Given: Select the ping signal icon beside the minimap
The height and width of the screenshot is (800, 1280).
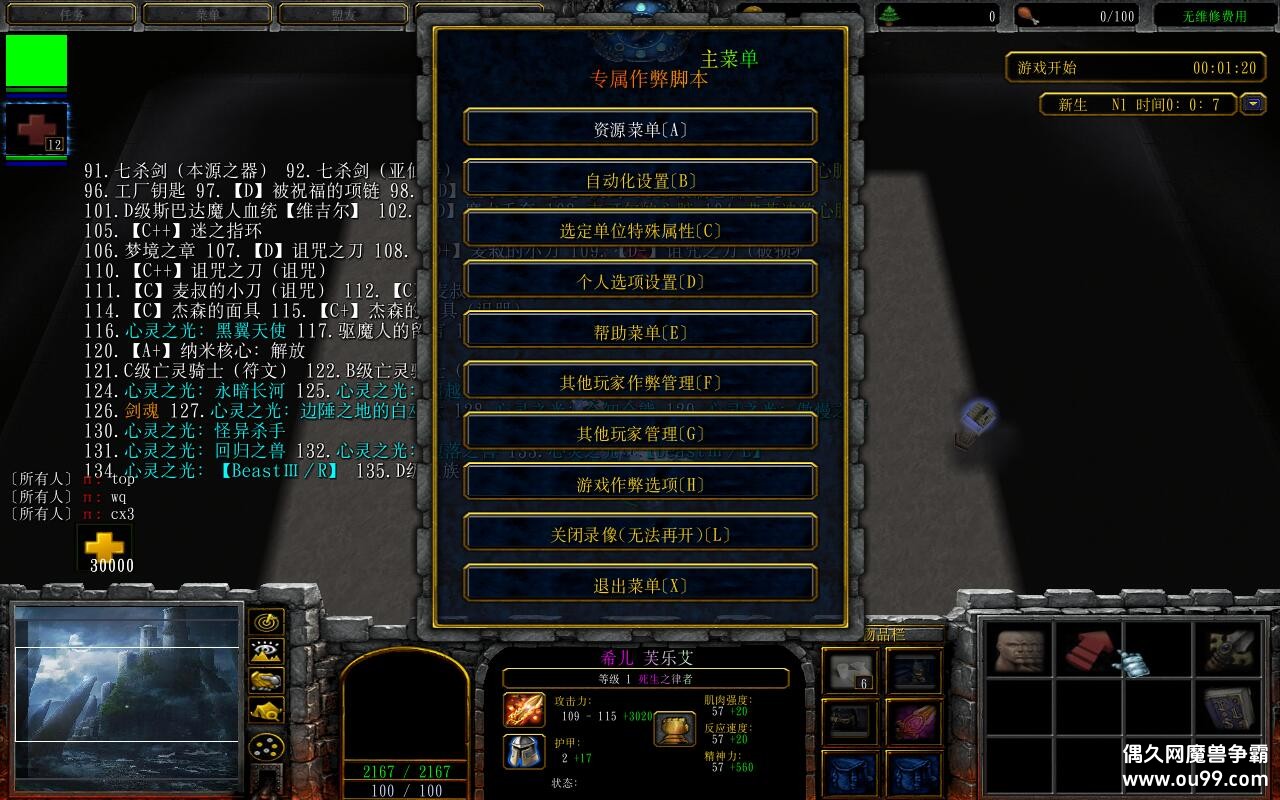Looking at the screenshot, I should coord(265,623).
